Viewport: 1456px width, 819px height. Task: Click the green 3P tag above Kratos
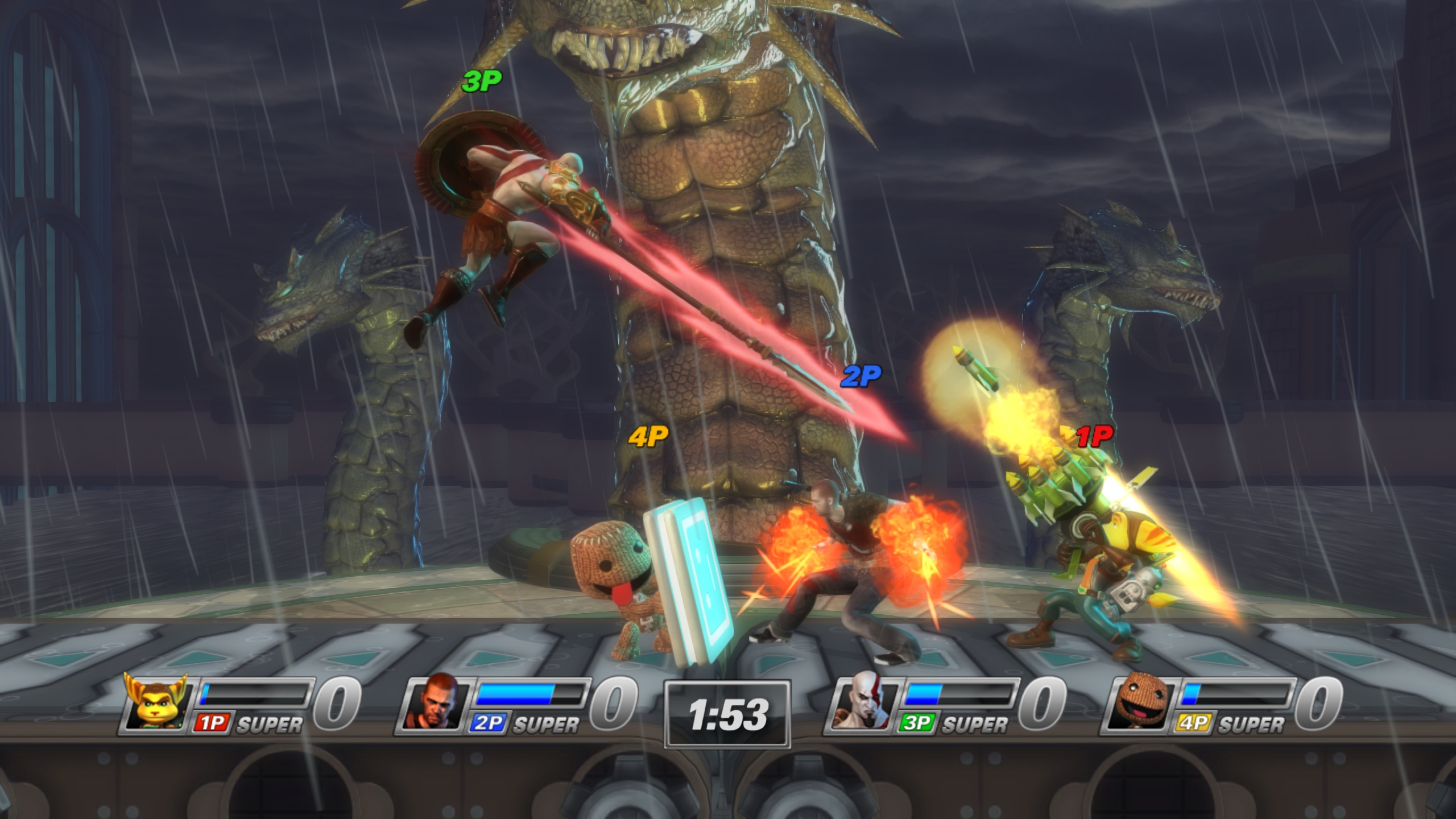(x=482, y=81)
